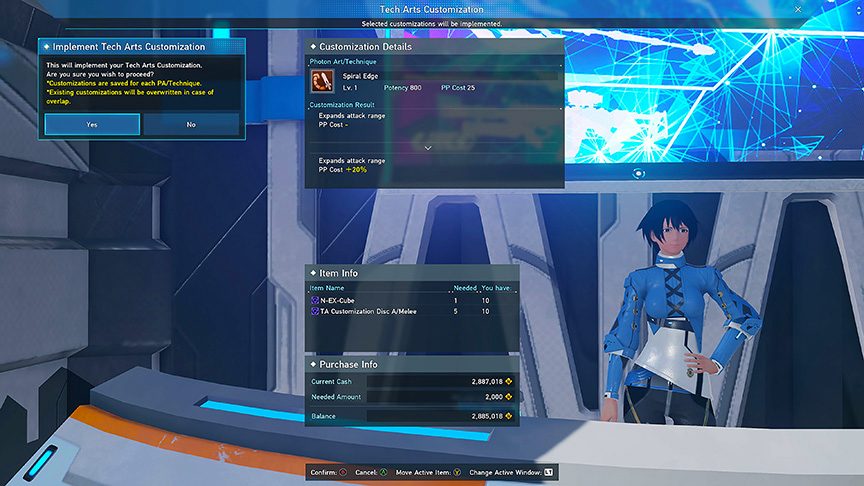This screenshot has width=864, height=486.
Task: Close the Tech Arts Customization window
Action: pyautogui.click(x=797, y=9)
